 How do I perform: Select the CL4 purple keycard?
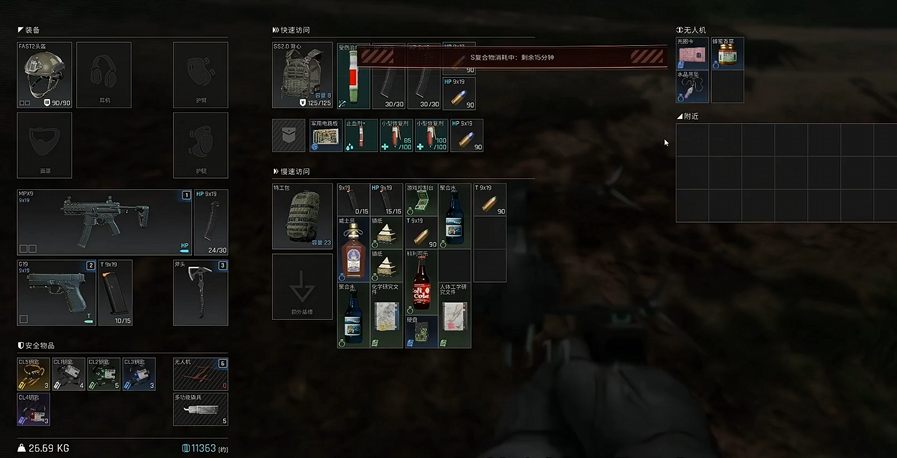click(34, 407)
